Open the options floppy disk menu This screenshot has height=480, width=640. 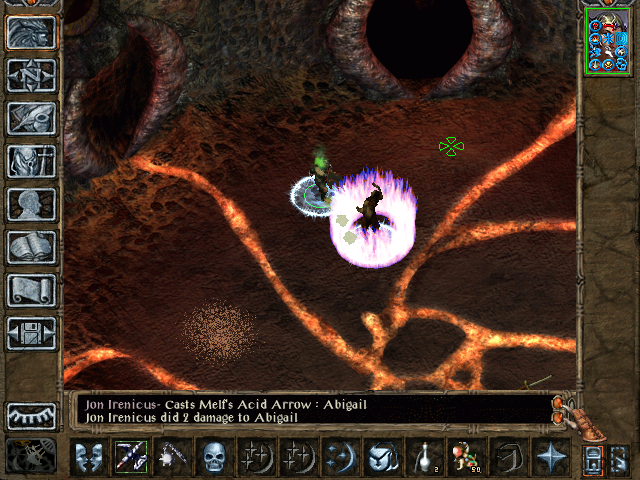[31, 333]
